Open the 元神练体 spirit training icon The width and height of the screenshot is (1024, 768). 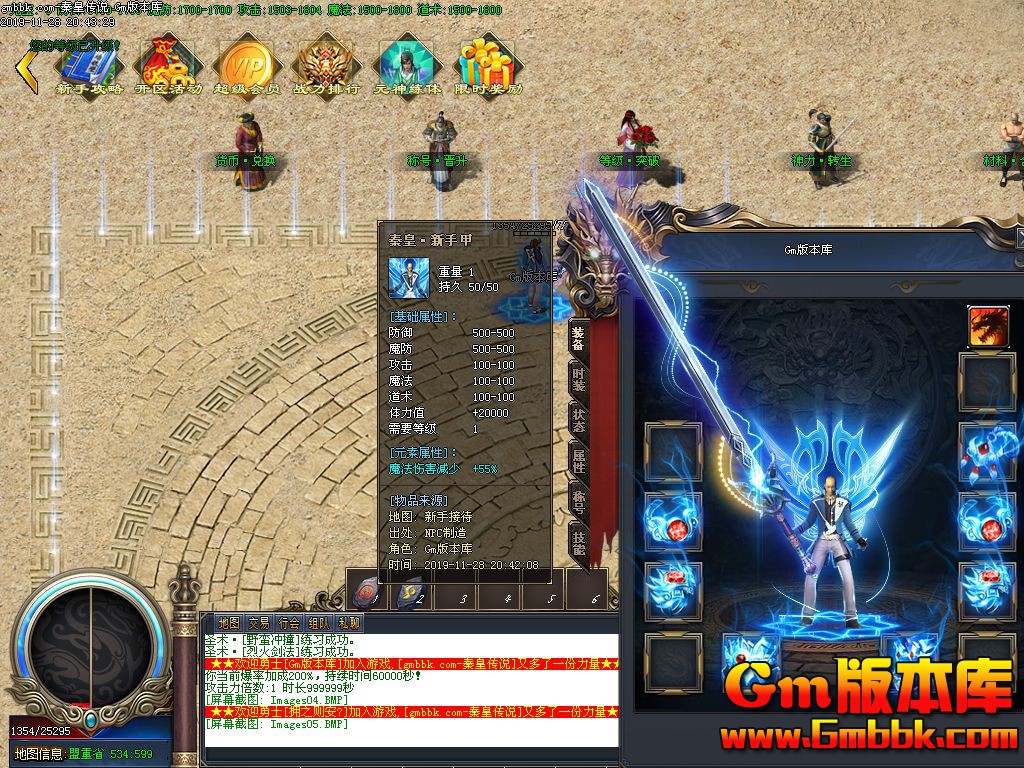point(406,64)
